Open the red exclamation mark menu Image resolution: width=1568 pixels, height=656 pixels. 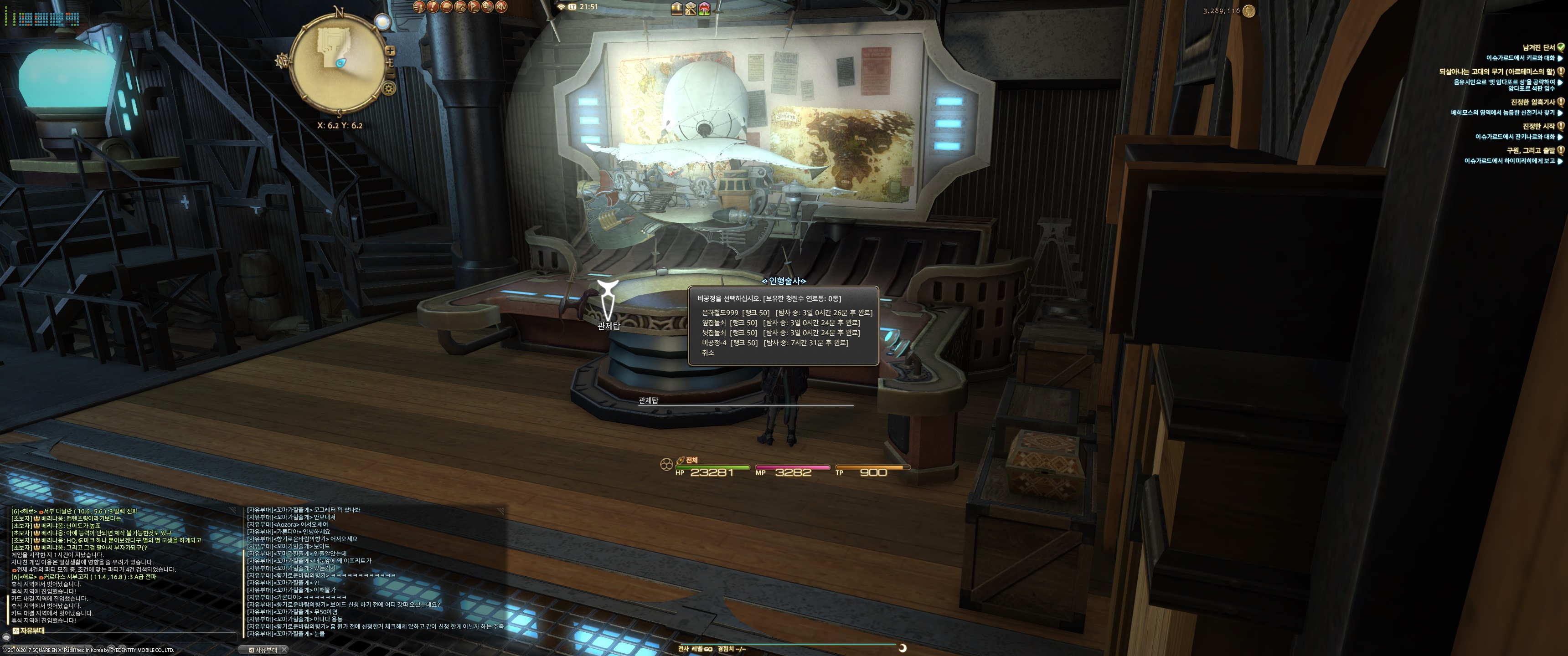433,7
